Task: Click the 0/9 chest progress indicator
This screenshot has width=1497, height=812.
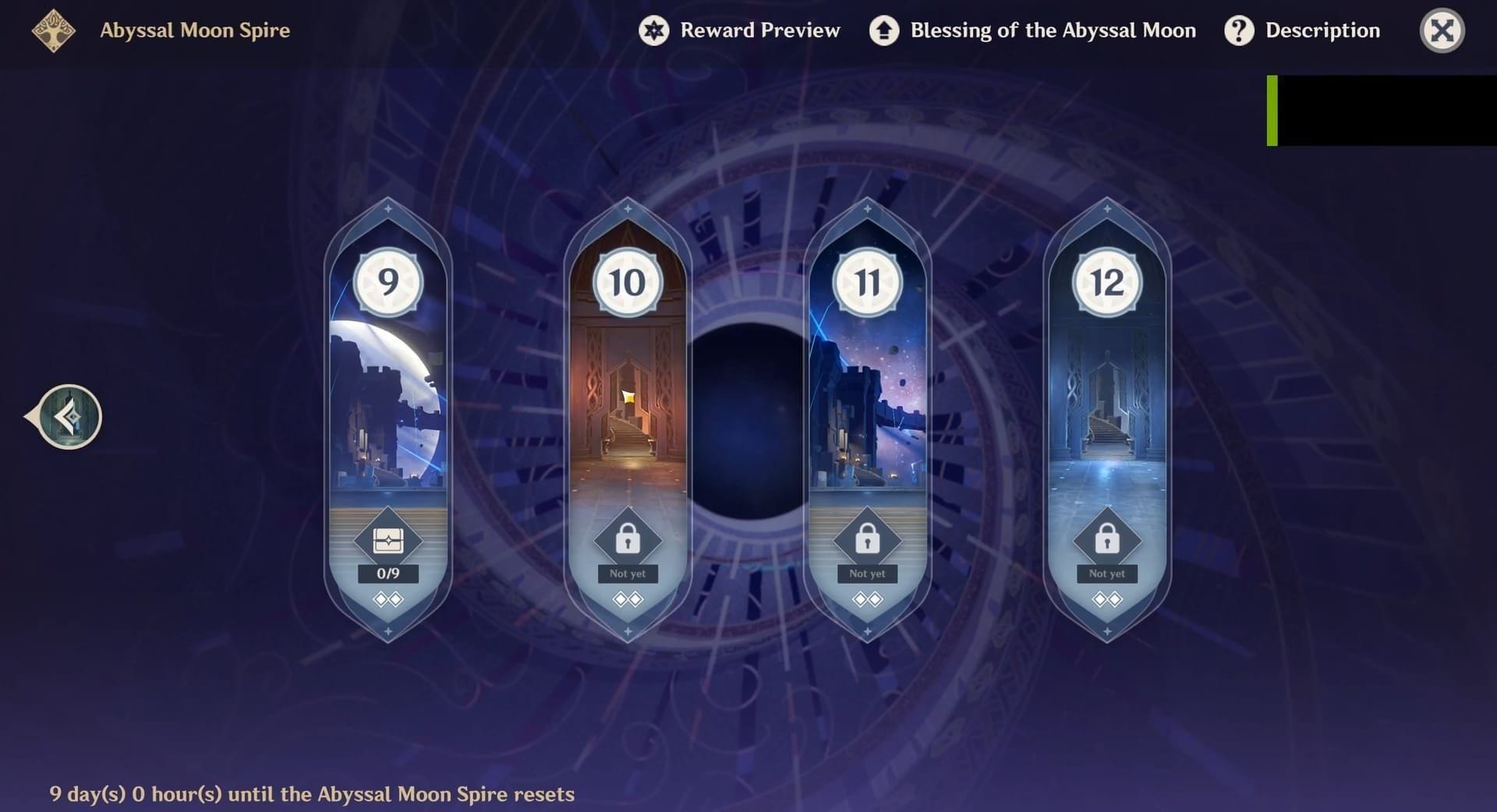Action: (389, 573)
